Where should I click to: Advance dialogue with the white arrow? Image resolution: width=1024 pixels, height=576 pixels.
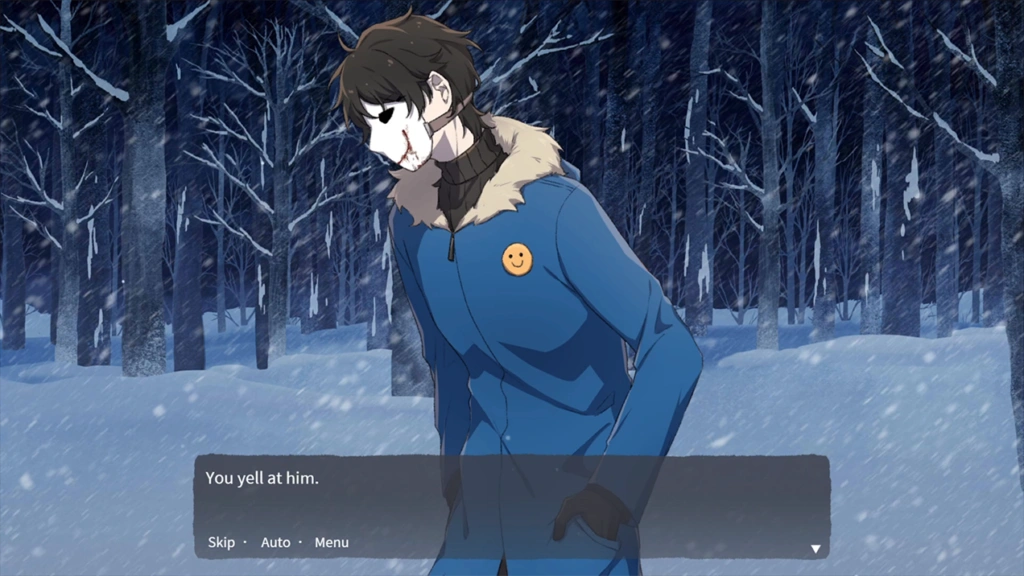(815, 548)
